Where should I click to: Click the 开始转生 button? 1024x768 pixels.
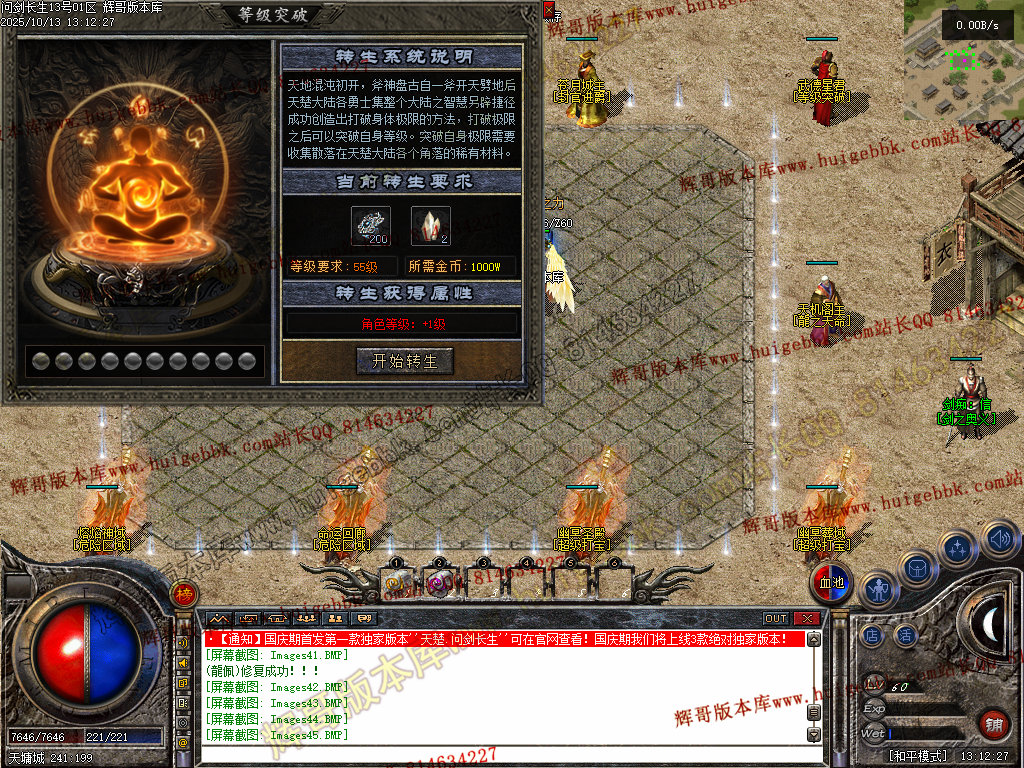[405, 361]
